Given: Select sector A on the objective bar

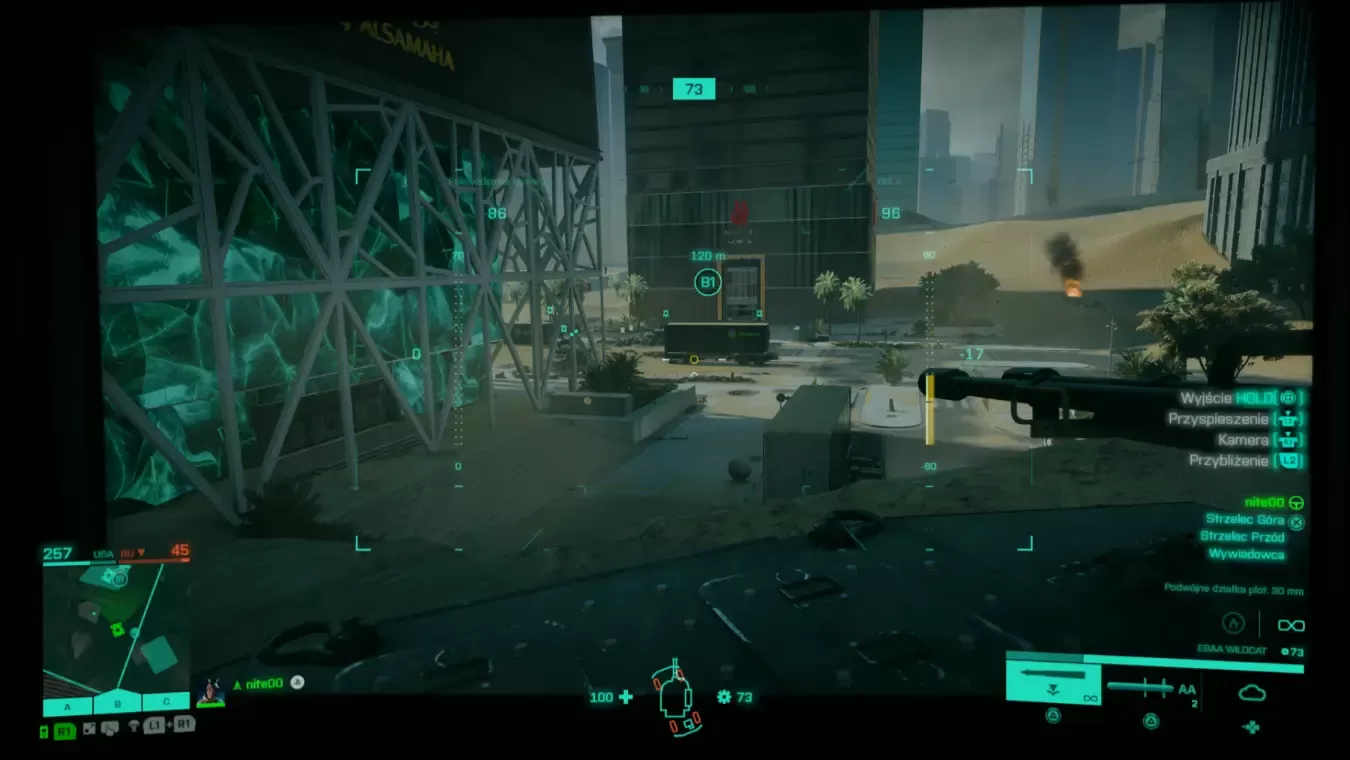Looking at the screenshot, I should pos(68,706).
